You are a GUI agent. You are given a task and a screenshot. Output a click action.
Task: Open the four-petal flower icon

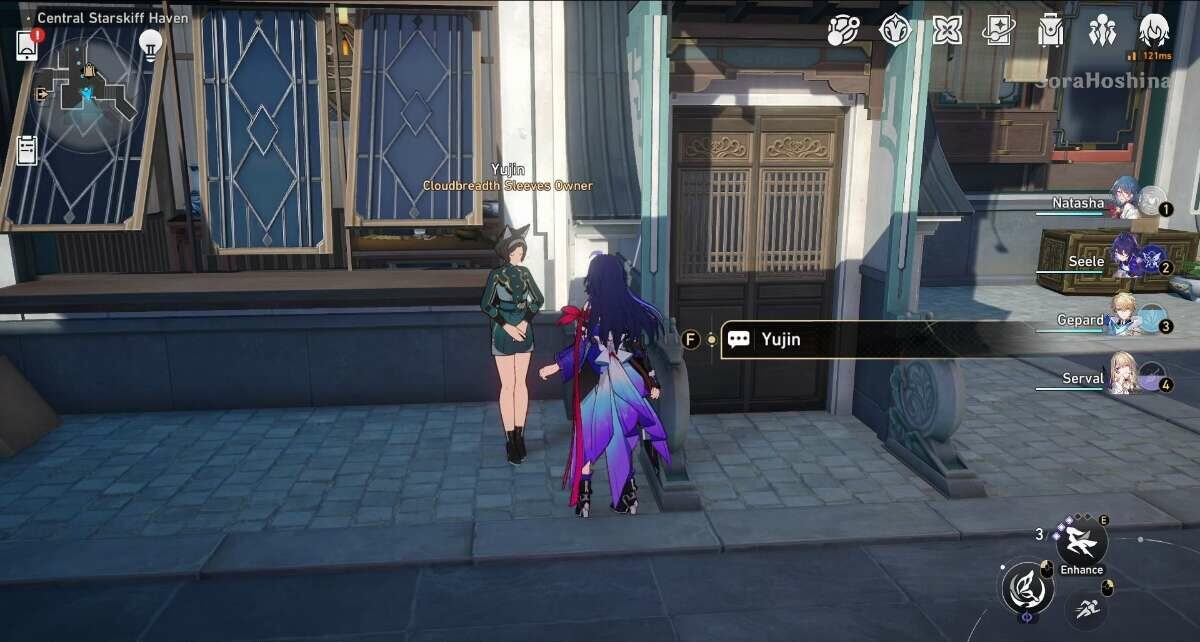coord(946,31)
